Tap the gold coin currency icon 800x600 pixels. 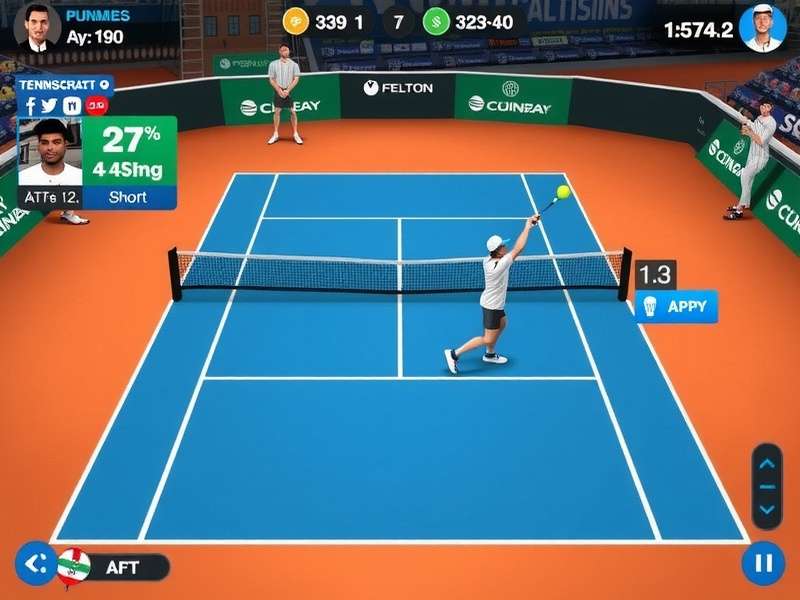coord(297,21)
